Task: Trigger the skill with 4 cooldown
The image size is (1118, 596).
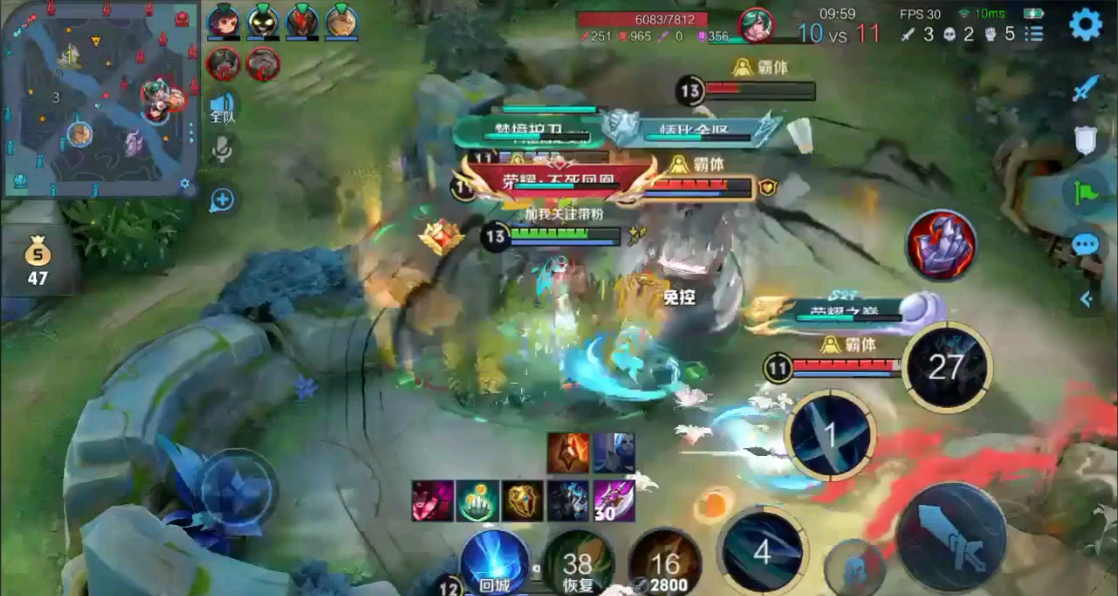Action: point(762,551)
